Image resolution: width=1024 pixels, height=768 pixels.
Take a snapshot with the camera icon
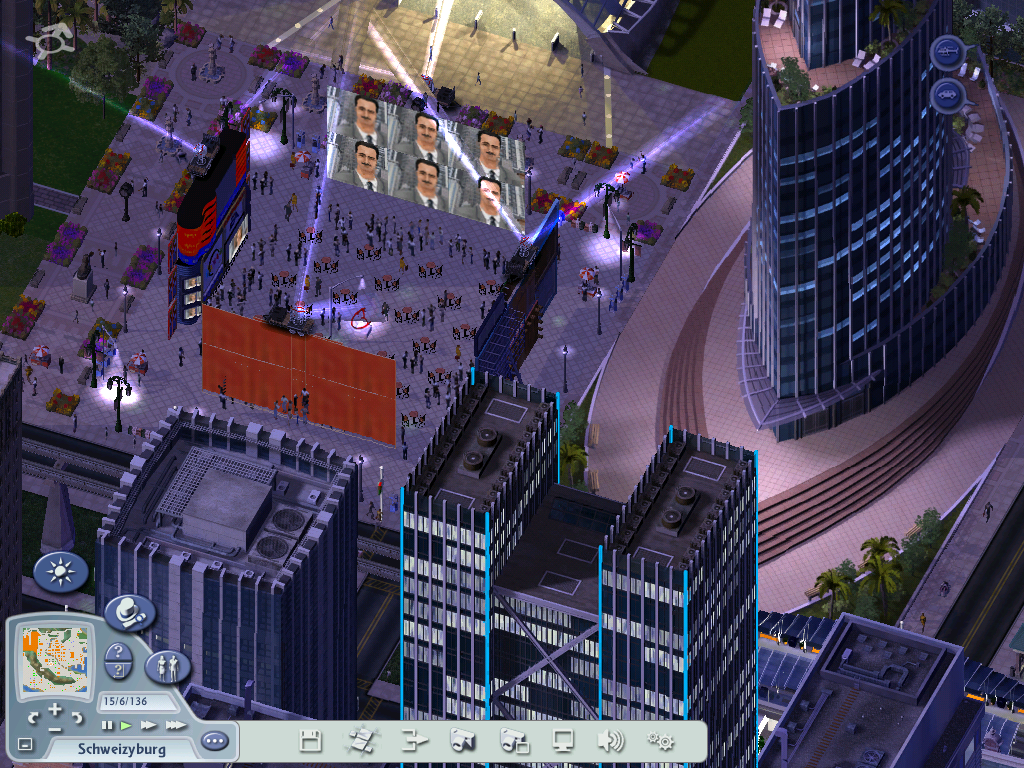pos(461,741)
